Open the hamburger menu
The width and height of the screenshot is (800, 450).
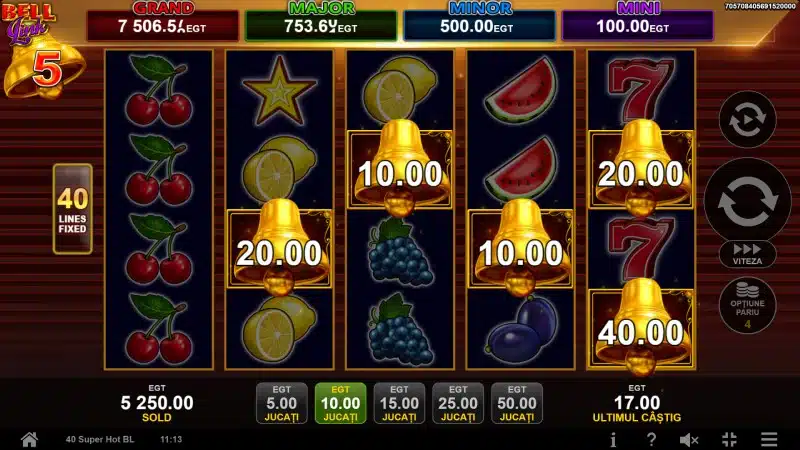(x=768, y=439)
